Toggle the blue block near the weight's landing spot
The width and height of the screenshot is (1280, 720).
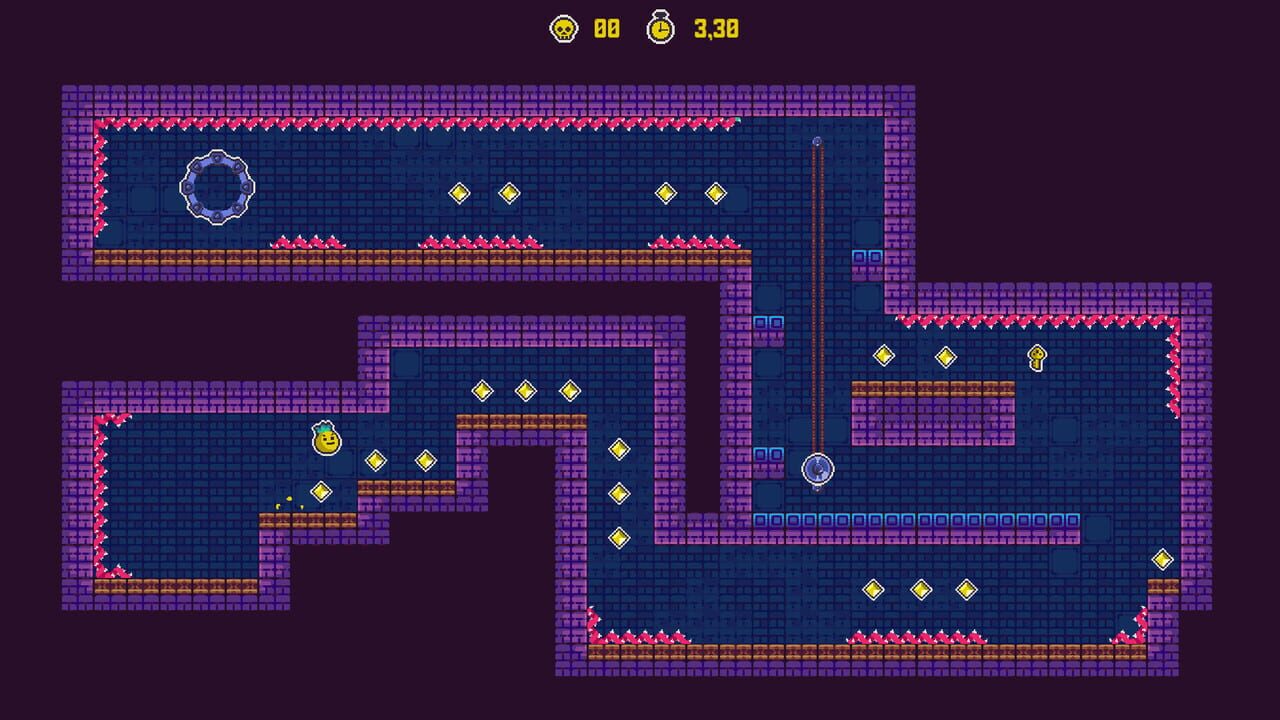770,455
